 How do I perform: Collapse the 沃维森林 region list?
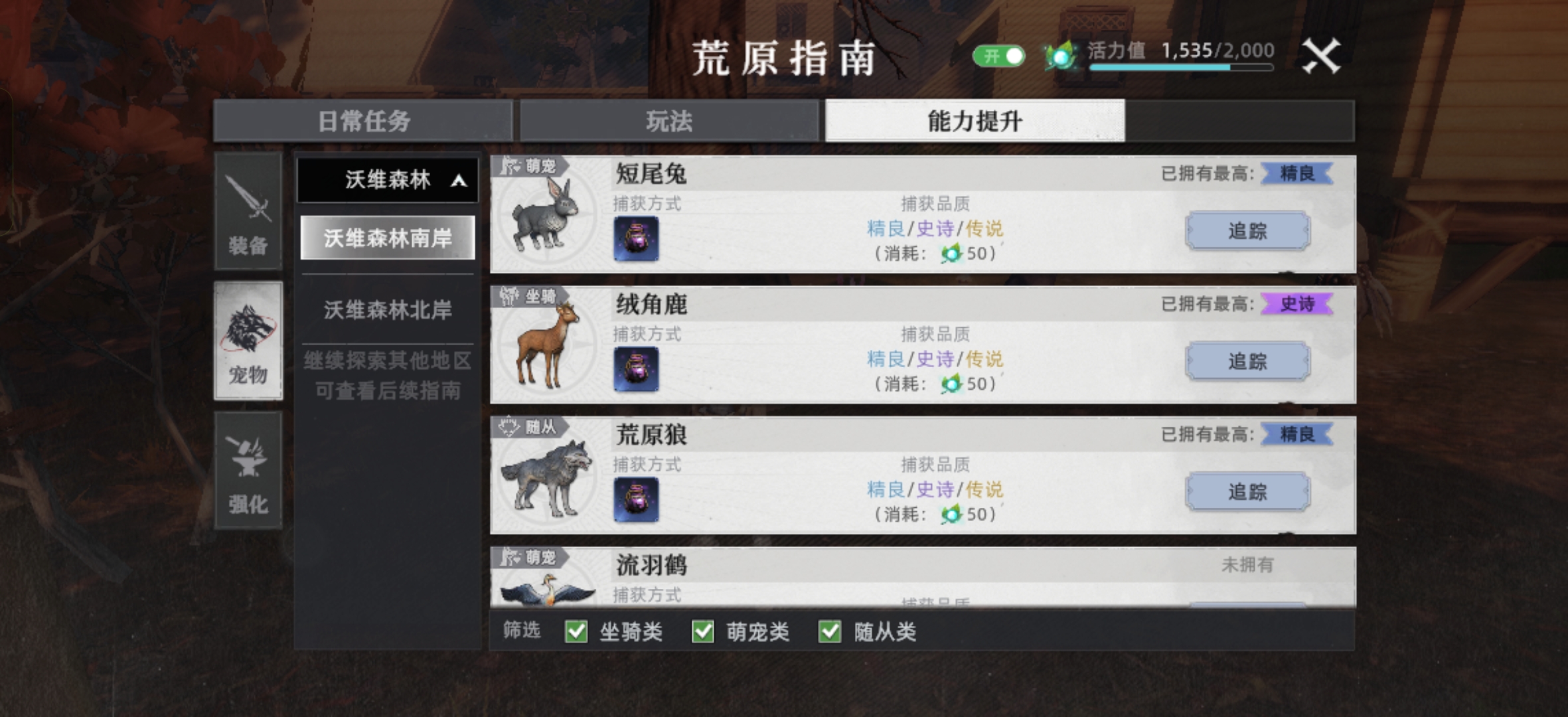[x=388, y=180]
